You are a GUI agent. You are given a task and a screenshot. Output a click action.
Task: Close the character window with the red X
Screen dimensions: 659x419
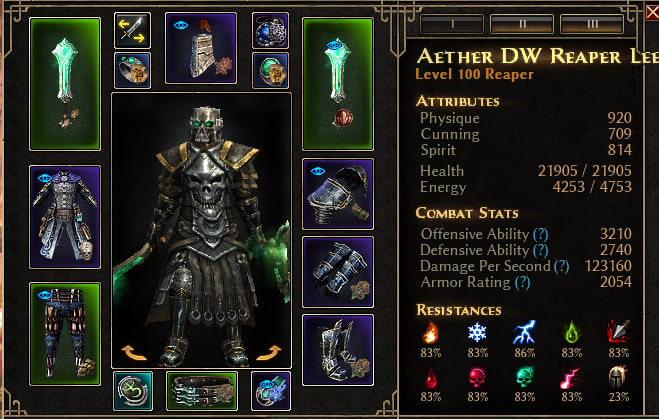[x=649, y=13]
